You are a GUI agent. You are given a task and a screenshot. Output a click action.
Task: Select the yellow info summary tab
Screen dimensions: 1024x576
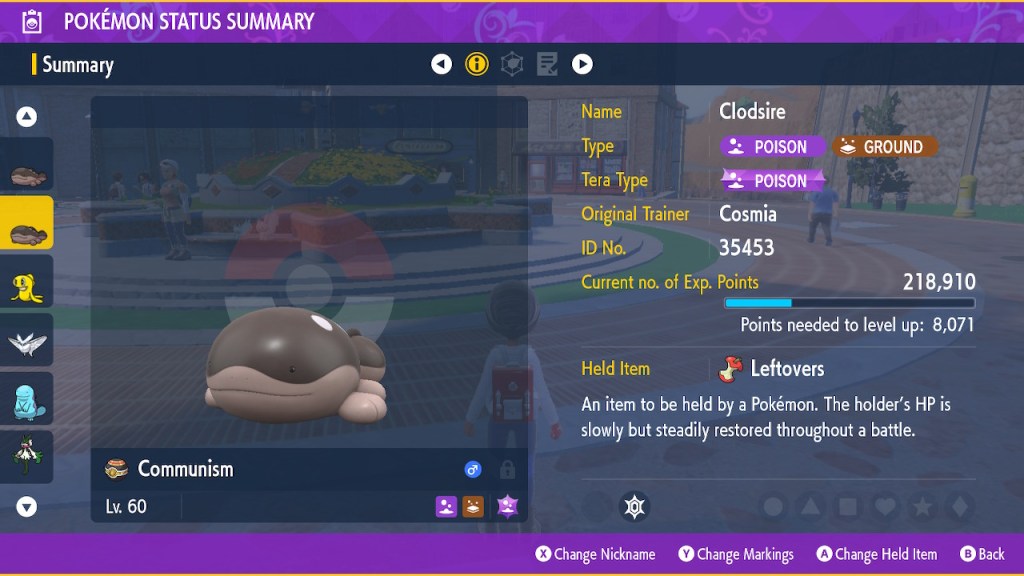click(477, 65)
